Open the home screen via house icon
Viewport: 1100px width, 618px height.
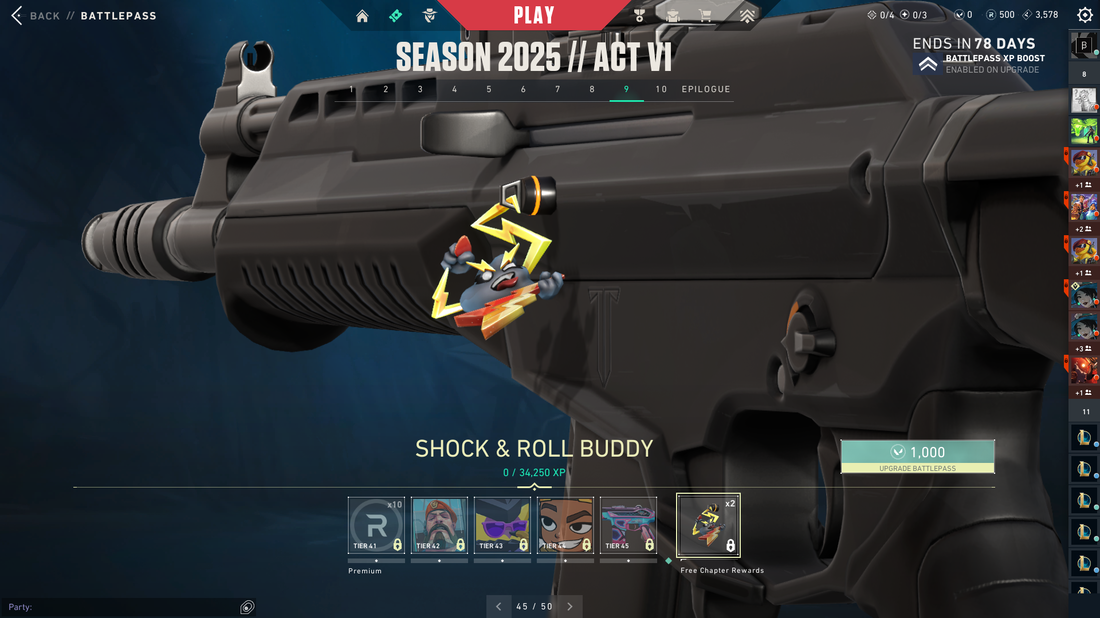(362, 16)
